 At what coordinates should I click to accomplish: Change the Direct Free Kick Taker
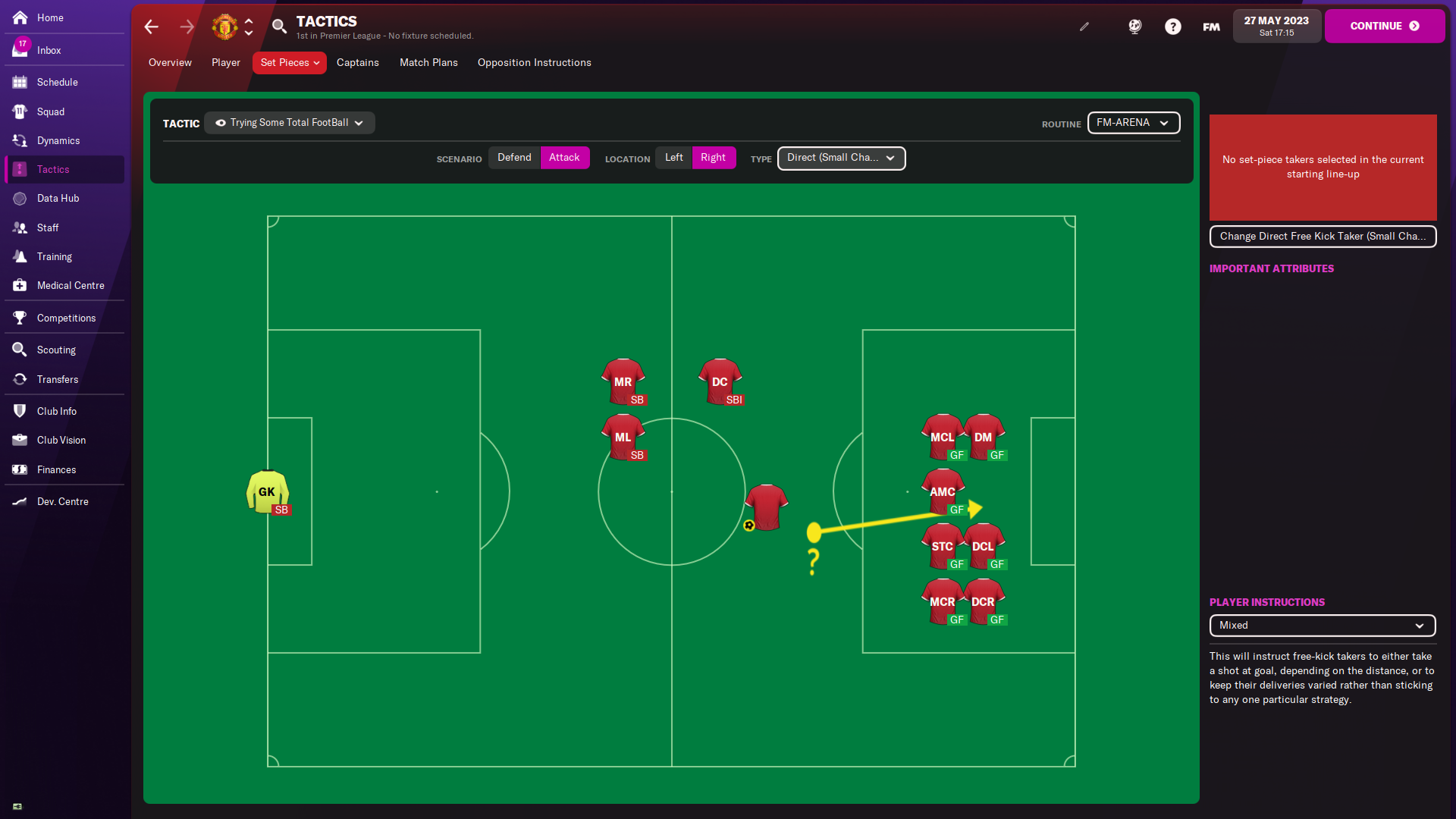(1323, 236)
